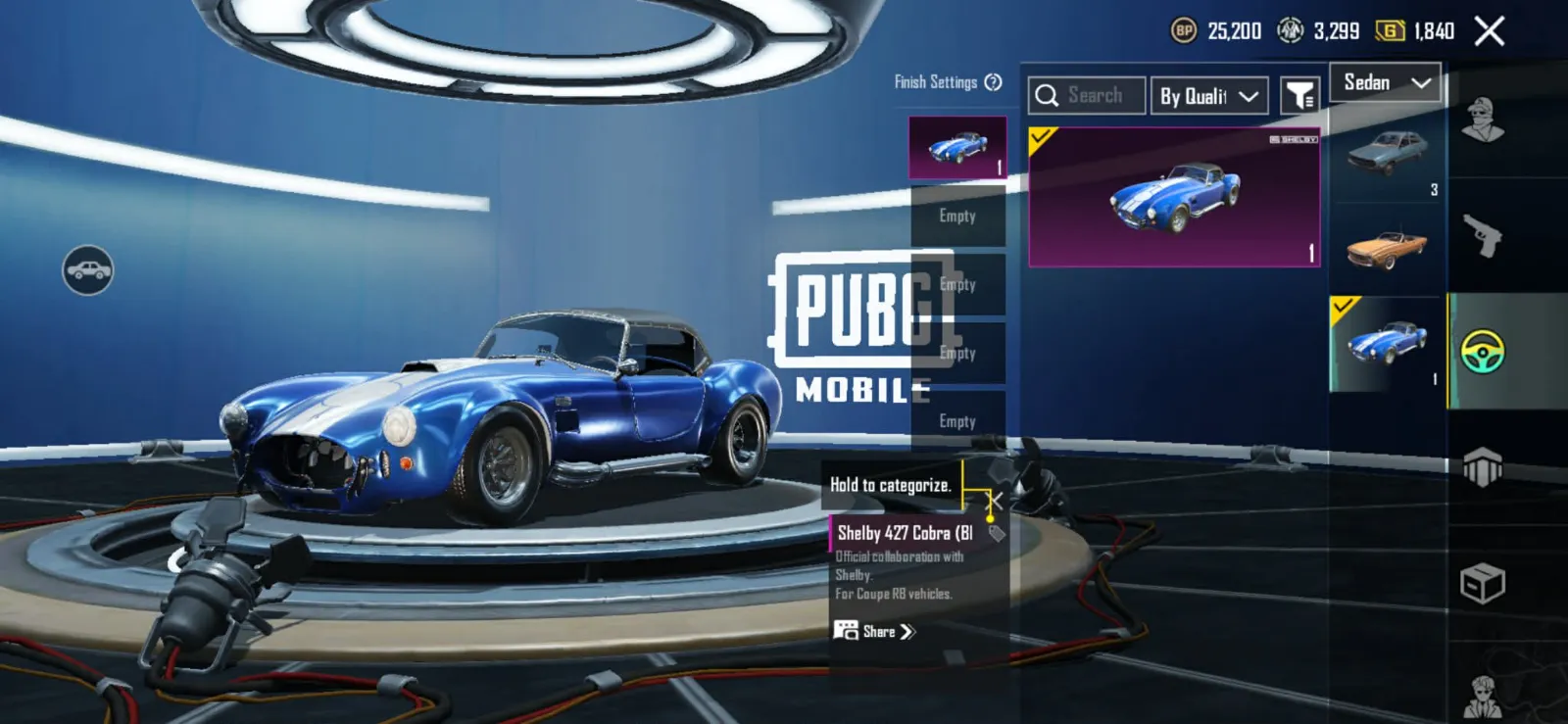The height and width of the screenshot is (724, 1568).
Task: Switch to the character outfit tab
Action: point(1483,120)
